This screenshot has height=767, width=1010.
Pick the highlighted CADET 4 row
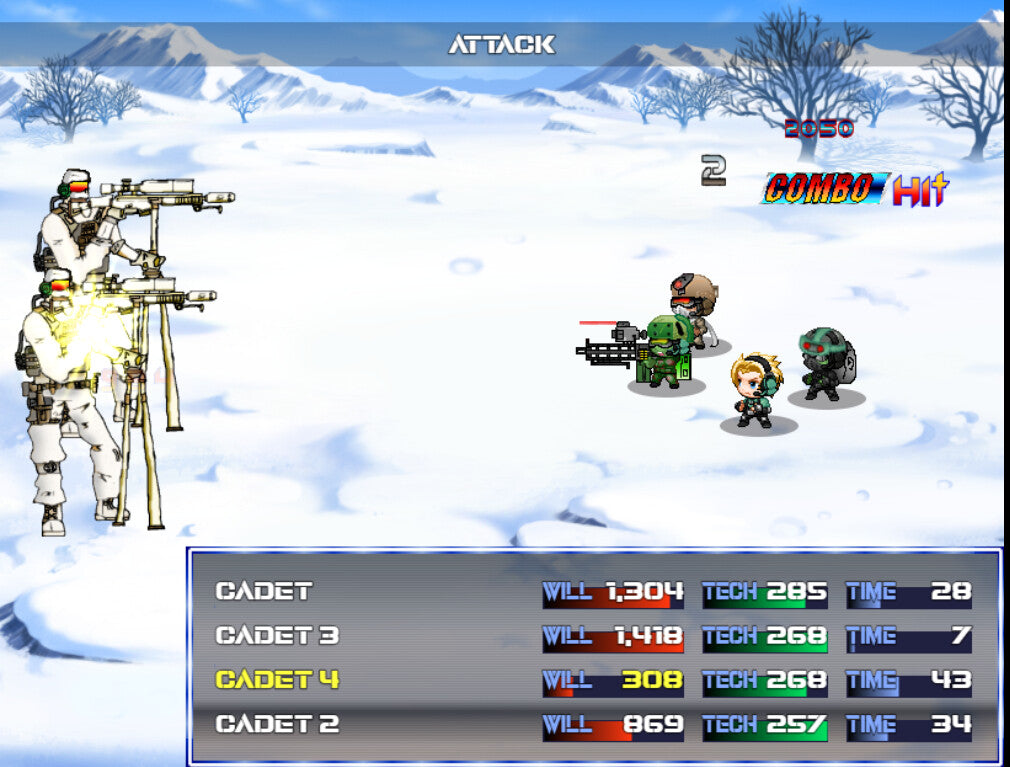tap(277, 680)
